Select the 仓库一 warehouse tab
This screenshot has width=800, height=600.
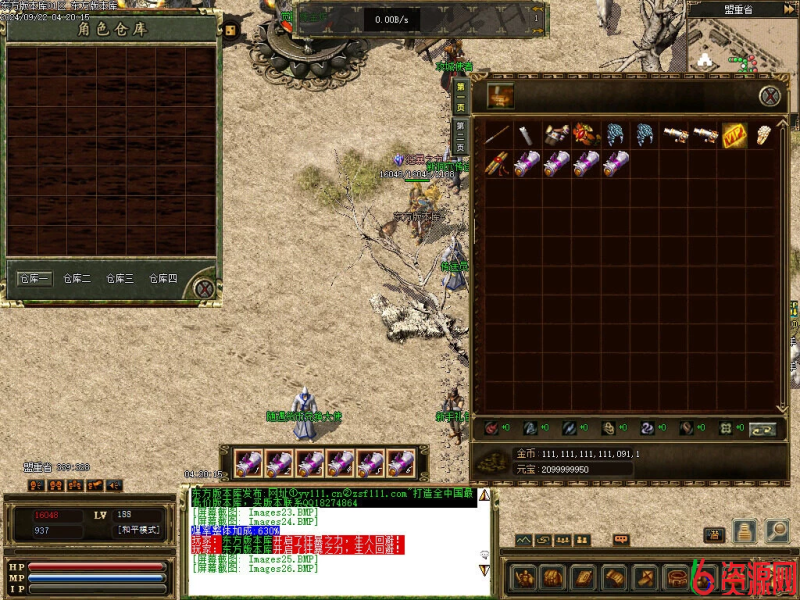35,279
